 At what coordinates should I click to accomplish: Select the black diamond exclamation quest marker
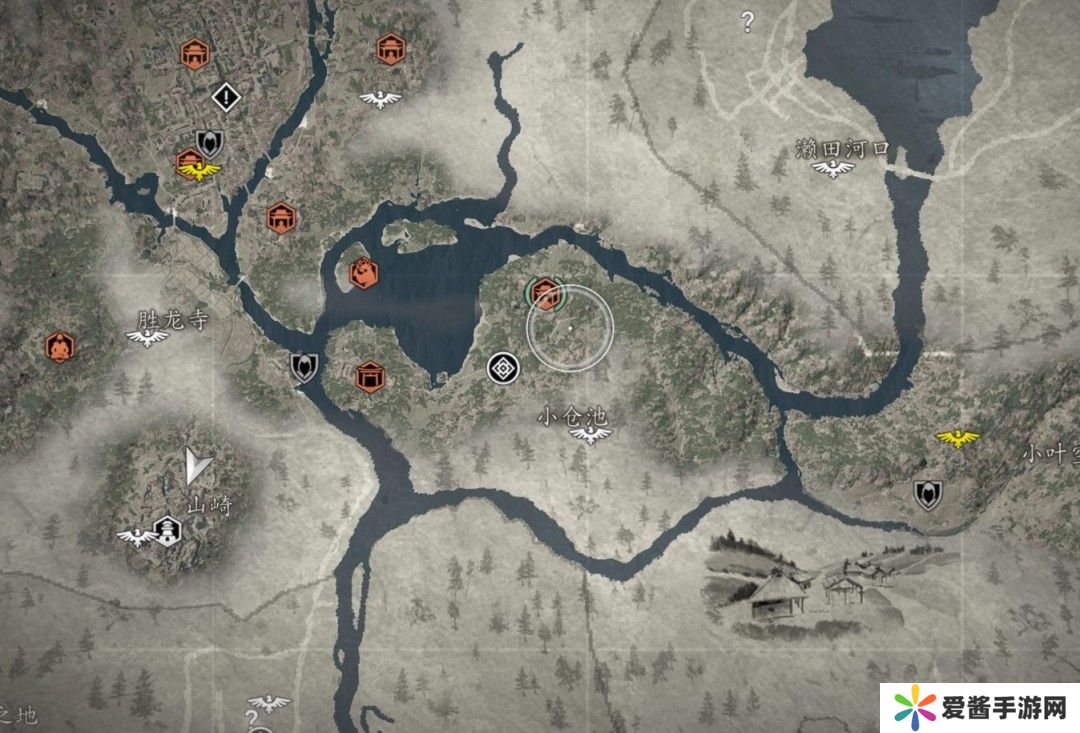pyautogui.click(x=228, y=97)
